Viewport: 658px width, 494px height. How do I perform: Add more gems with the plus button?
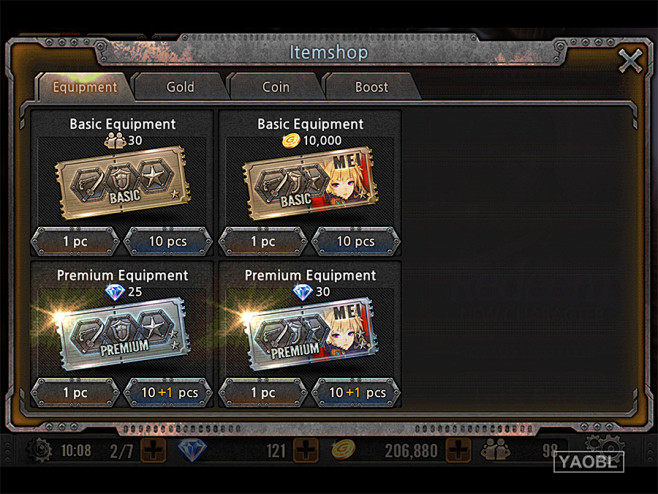coord(306,451)
